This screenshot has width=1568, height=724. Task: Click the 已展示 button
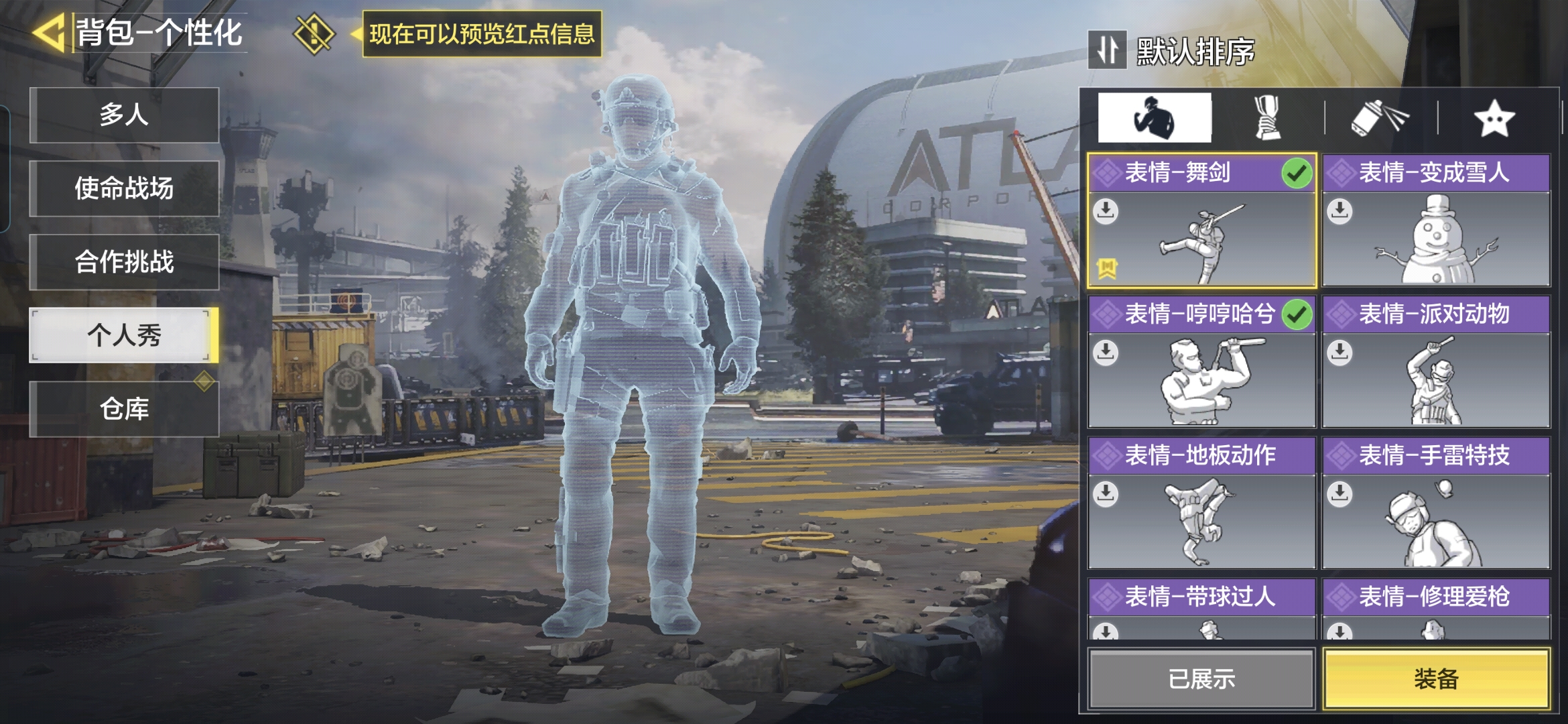click(1201, 679)
